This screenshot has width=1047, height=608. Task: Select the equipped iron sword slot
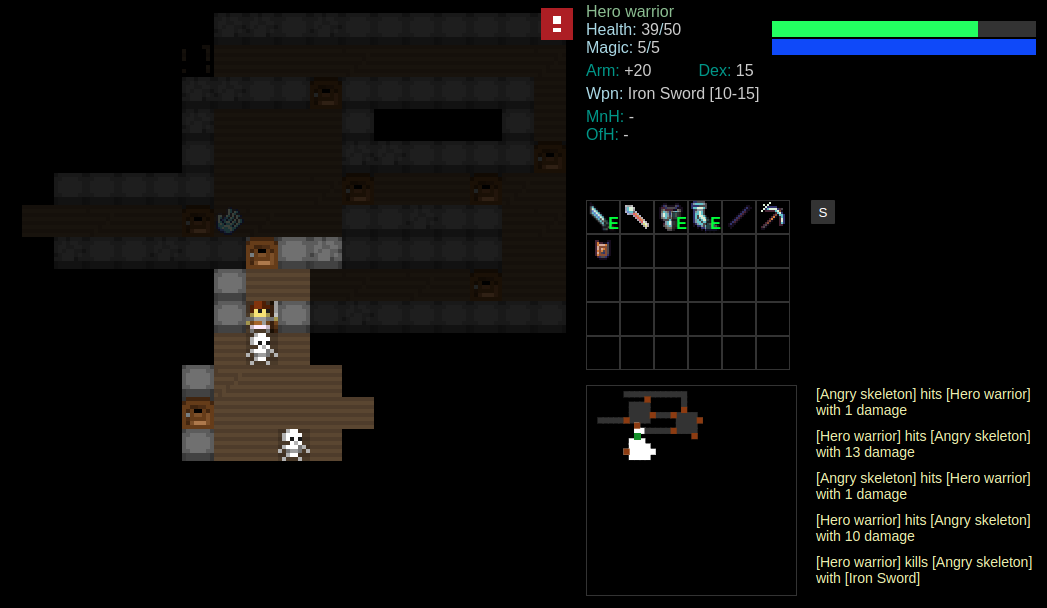(x=603, y=217)
